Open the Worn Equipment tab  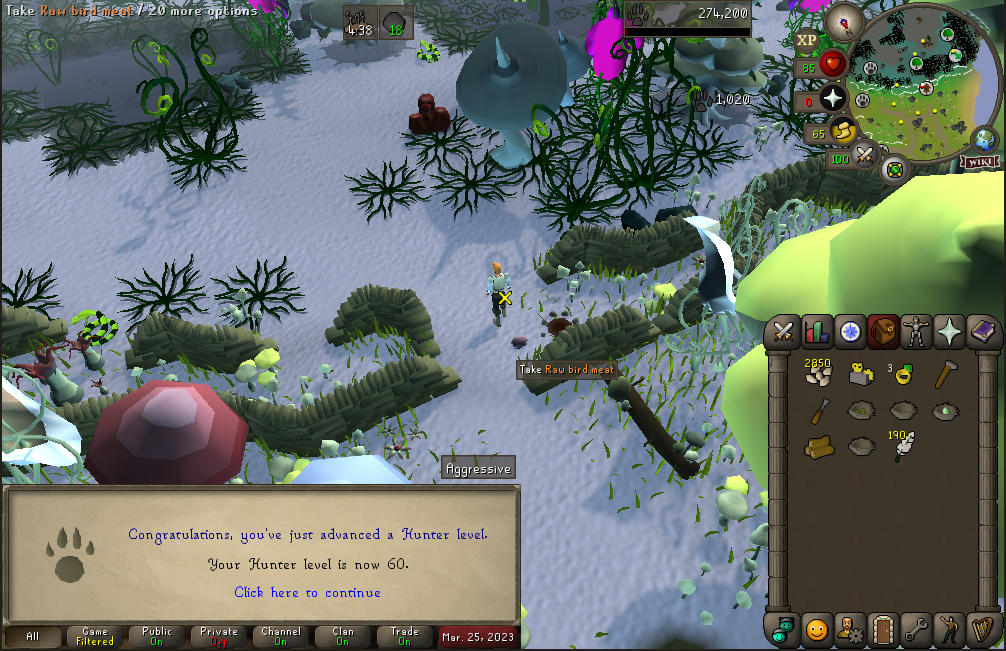pyautogui.click(x=915, y=331)
